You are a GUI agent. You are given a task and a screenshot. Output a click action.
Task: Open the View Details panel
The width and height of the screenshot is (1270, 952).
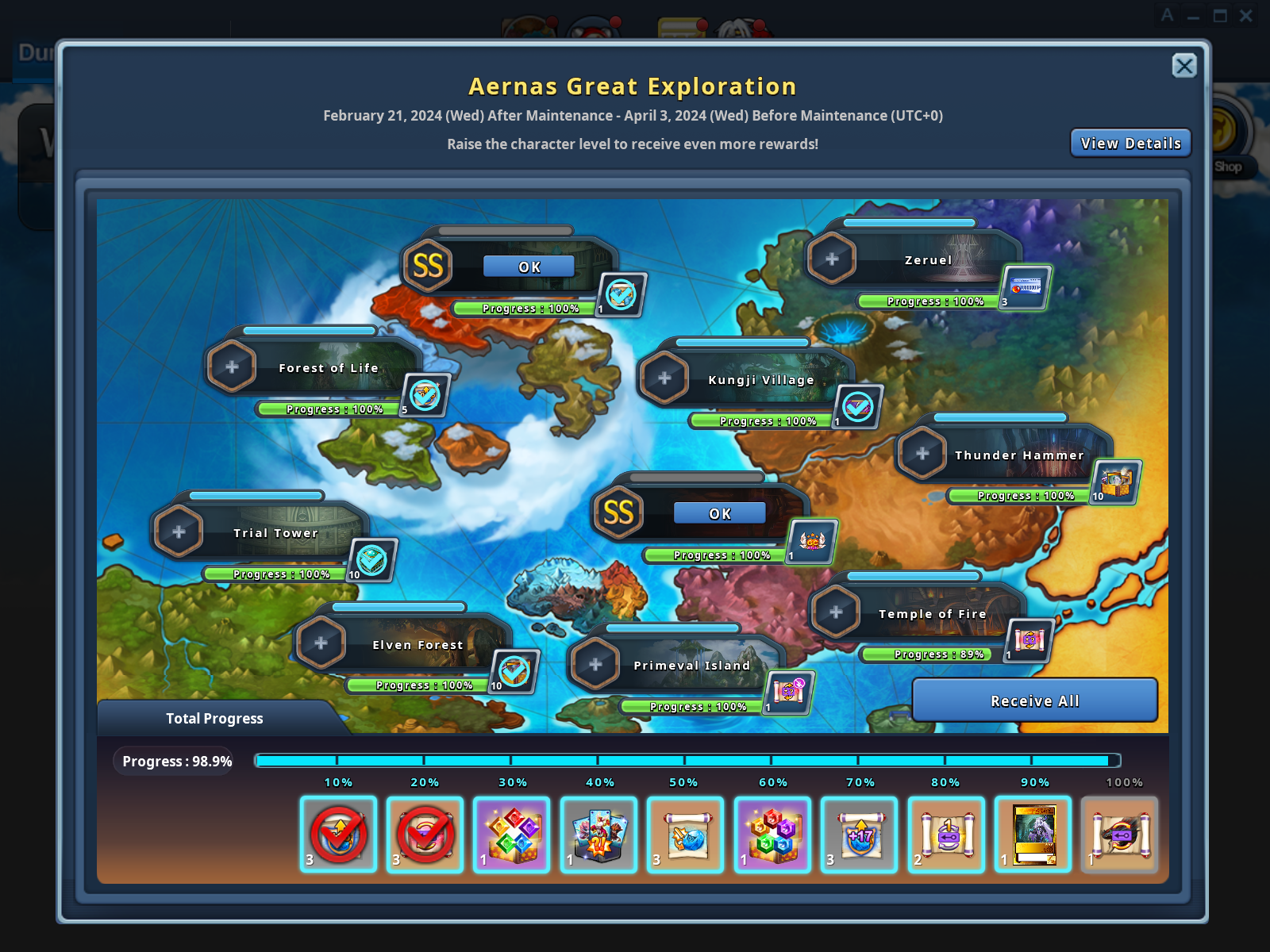point(1130,143)
